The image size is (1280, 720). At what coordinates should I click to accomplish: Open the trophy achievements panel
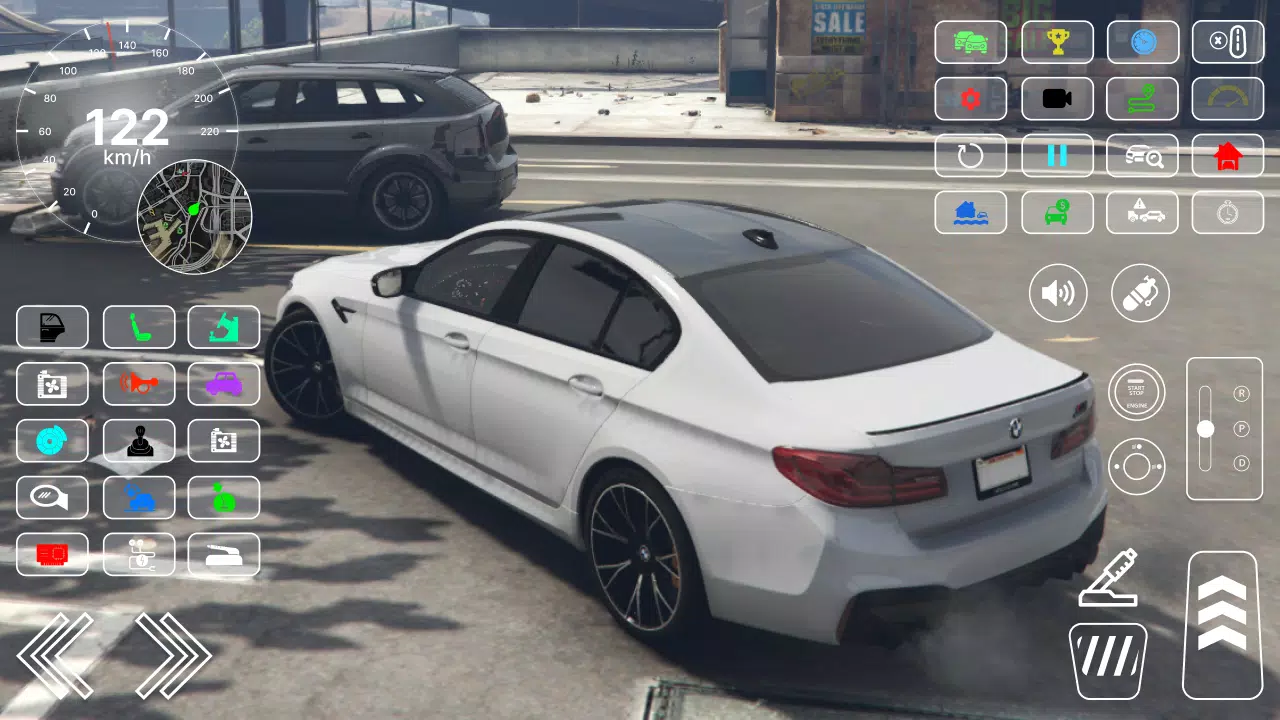[1057, 42]
